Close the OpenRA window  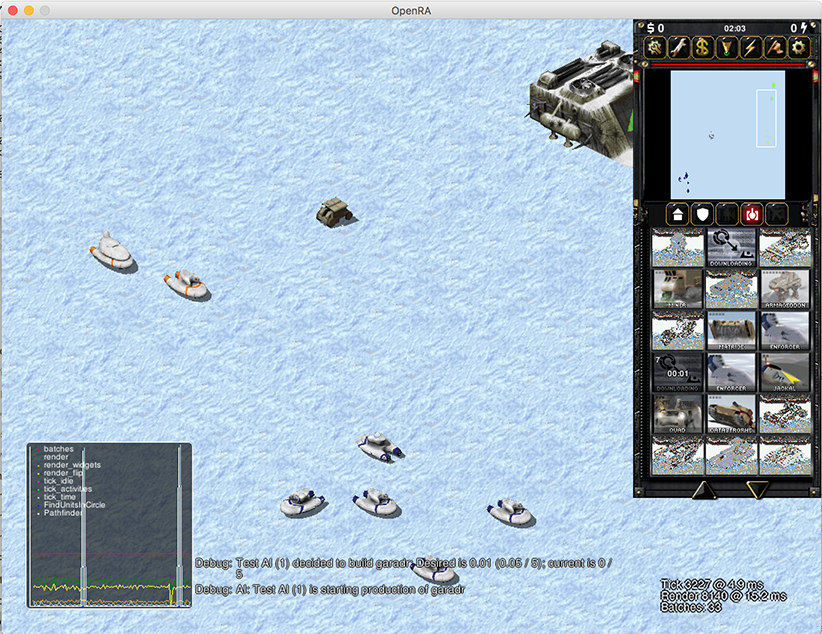11,9
